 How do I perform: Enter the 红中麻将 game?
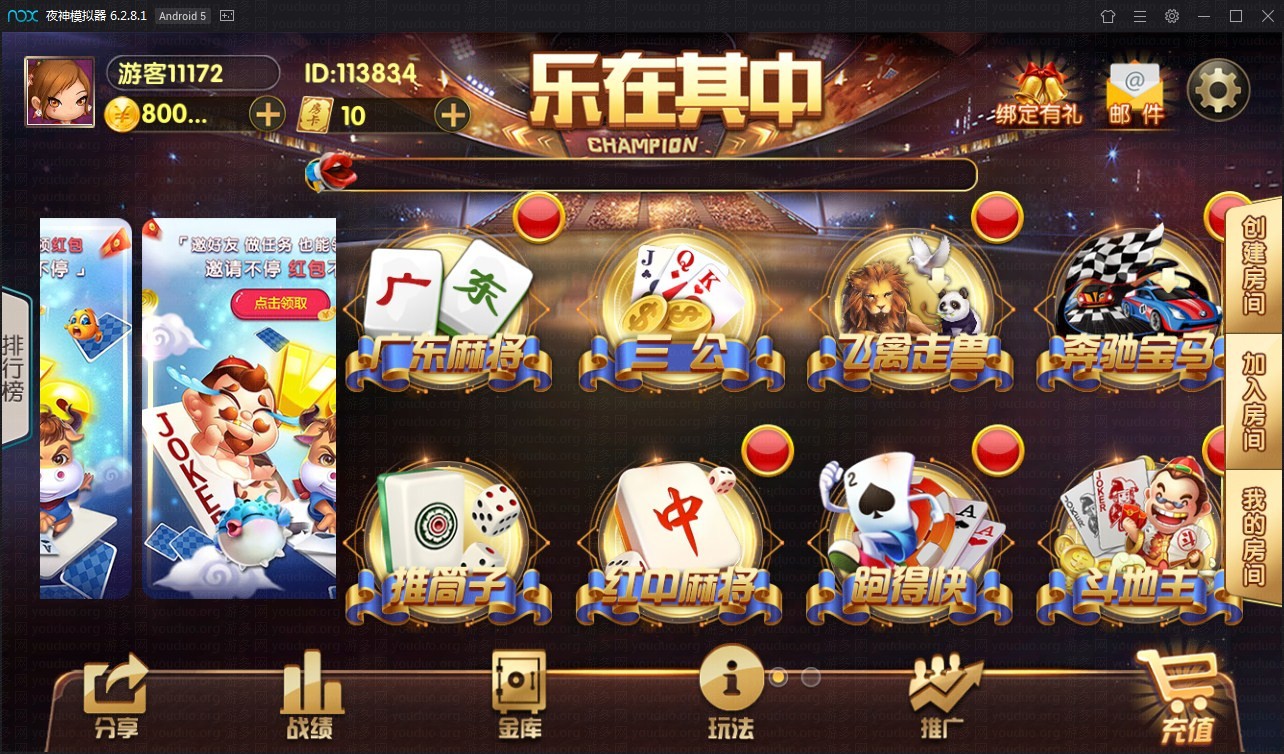coord(679,530)
